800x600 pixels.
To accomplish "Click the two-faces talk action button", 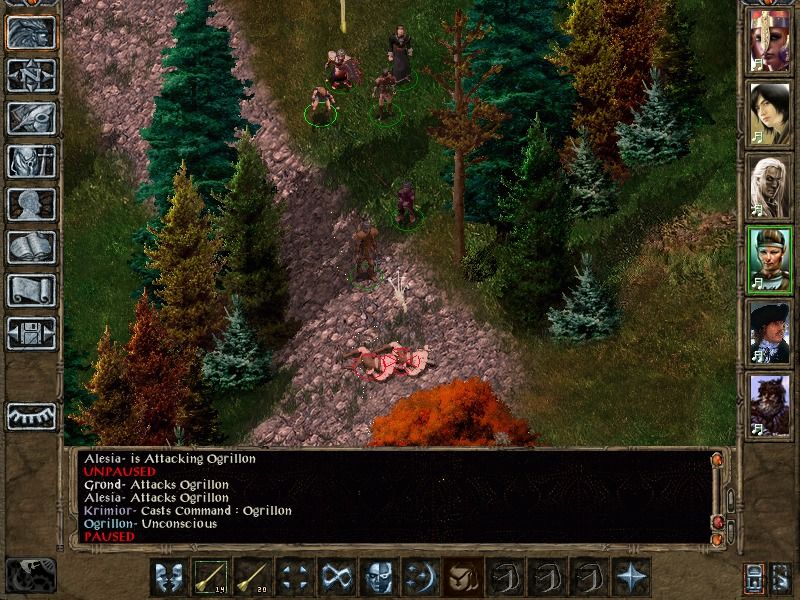I will pos(169,577).
